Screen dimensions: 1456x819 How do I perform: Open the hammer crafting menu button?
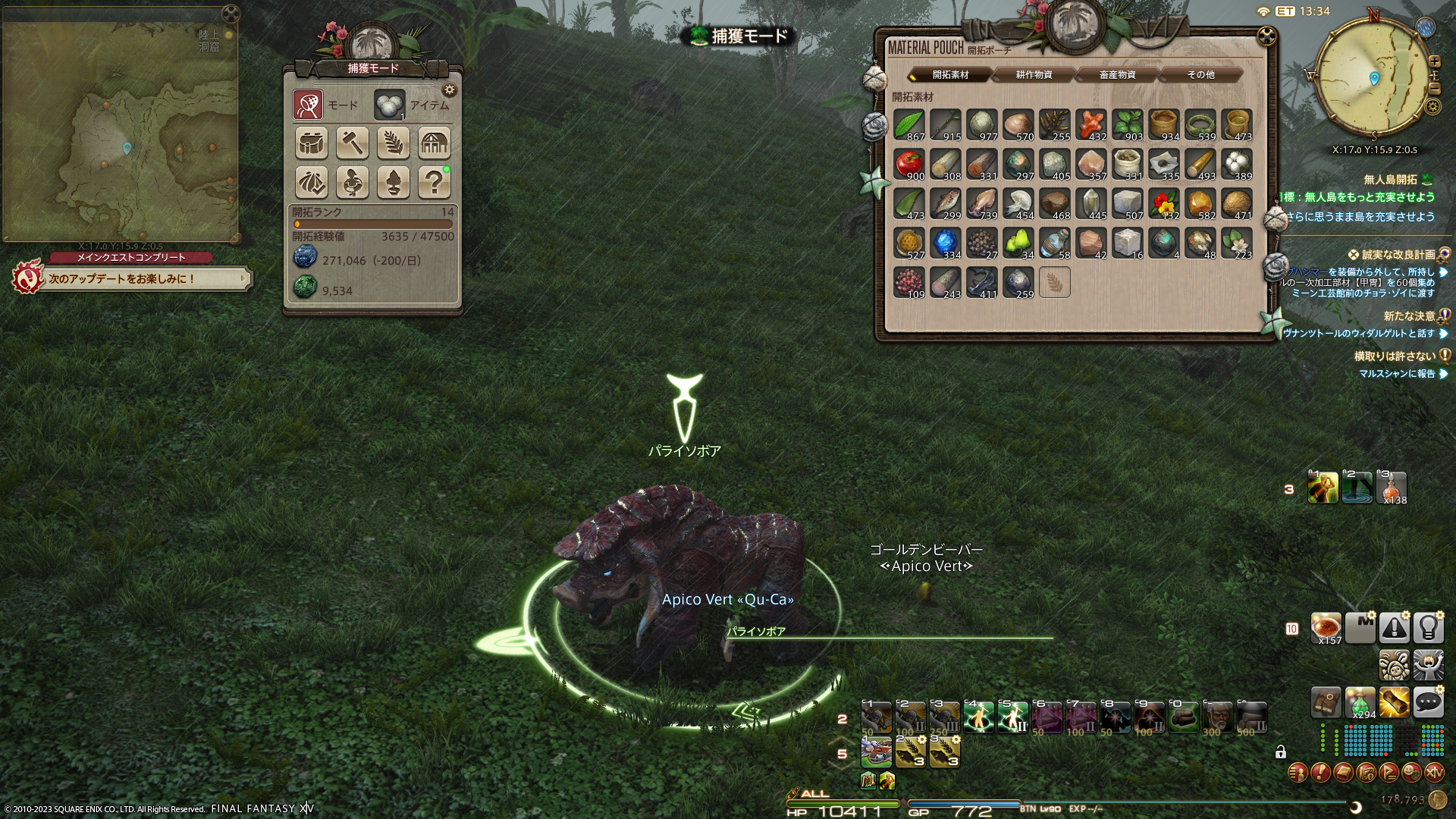click(353, 143)
